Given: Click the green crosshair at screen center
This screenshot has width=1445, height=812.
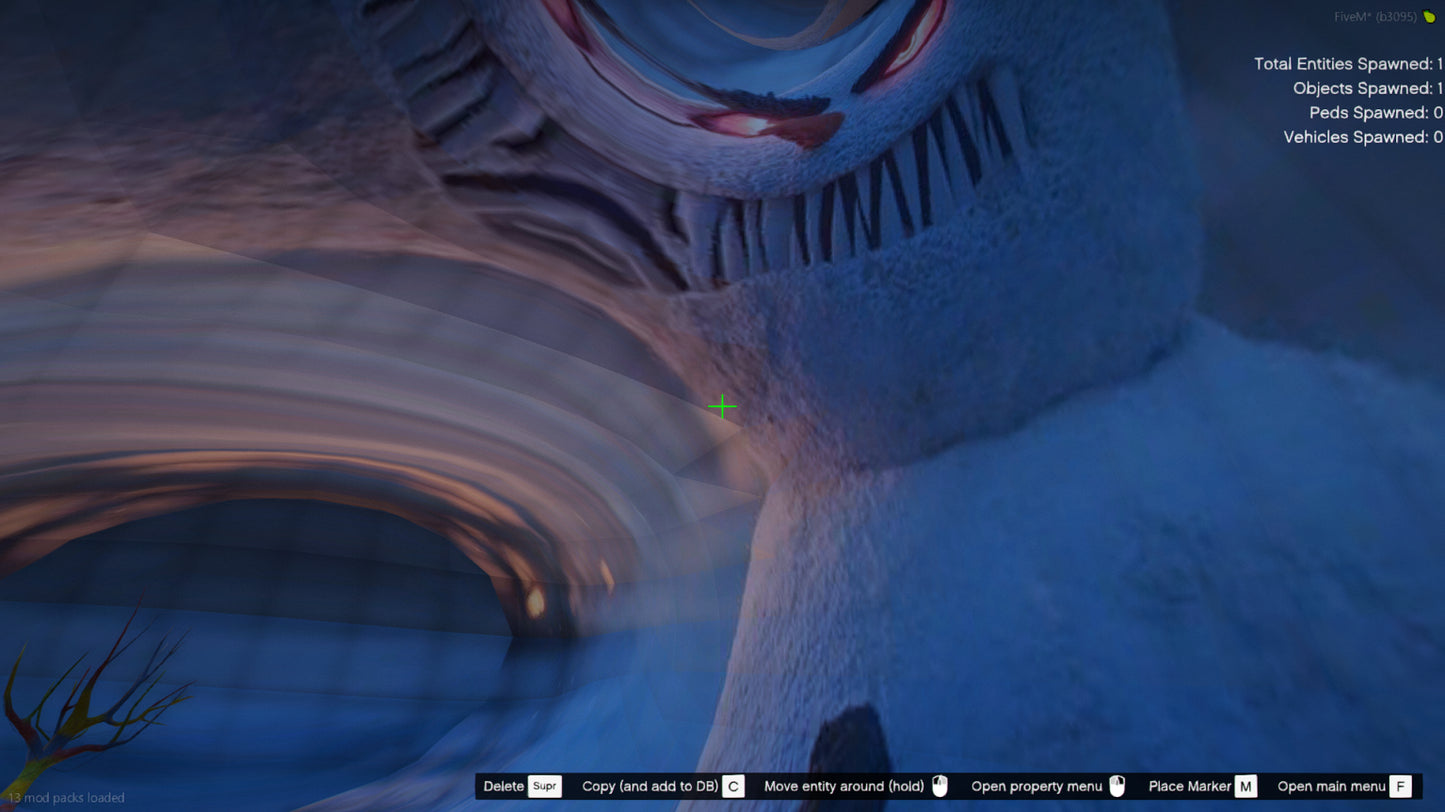Looking at the screenshot, I should tap(722, 407).
